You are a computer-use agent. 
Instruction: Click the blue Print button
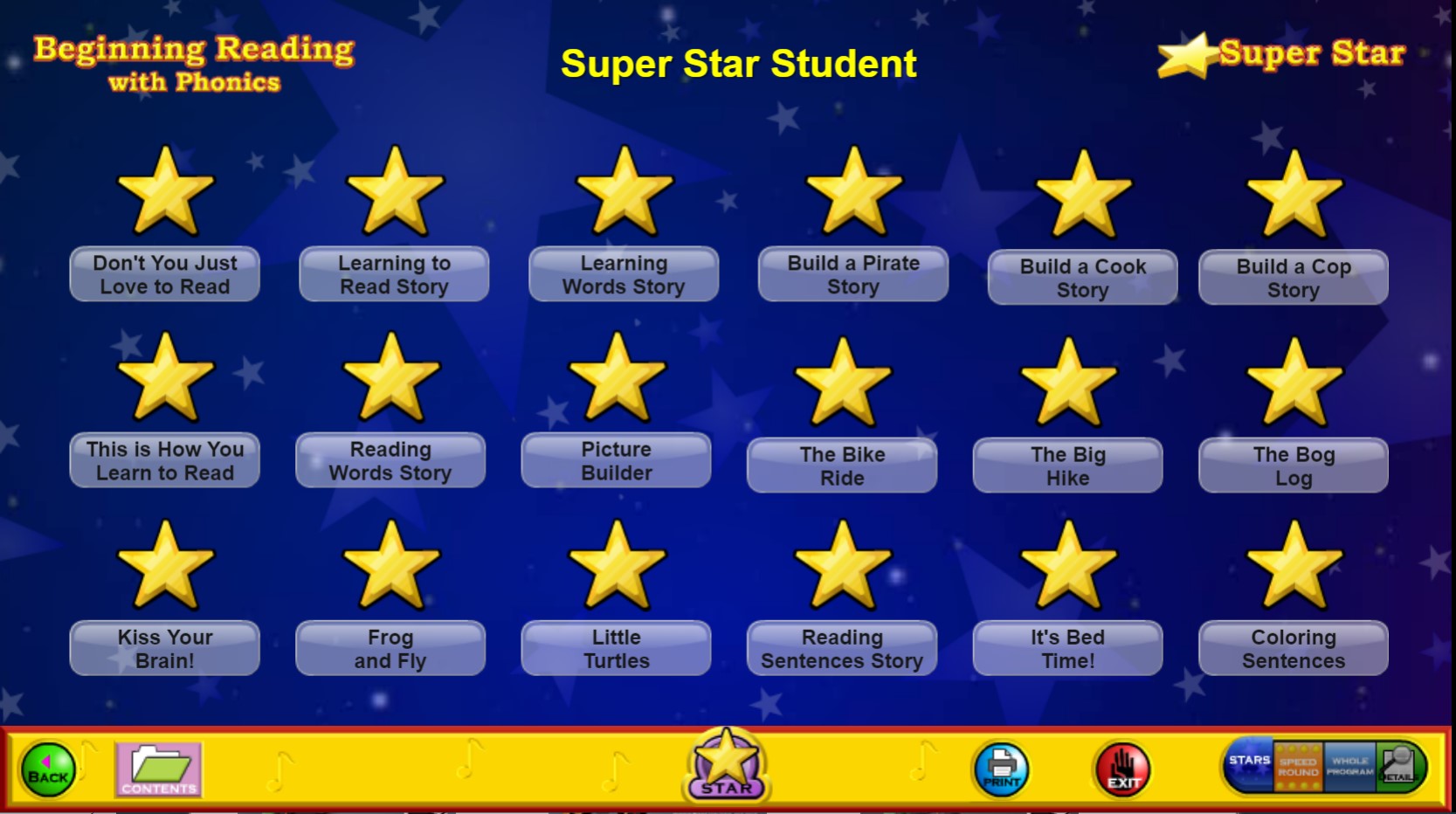coord(1001,769)
